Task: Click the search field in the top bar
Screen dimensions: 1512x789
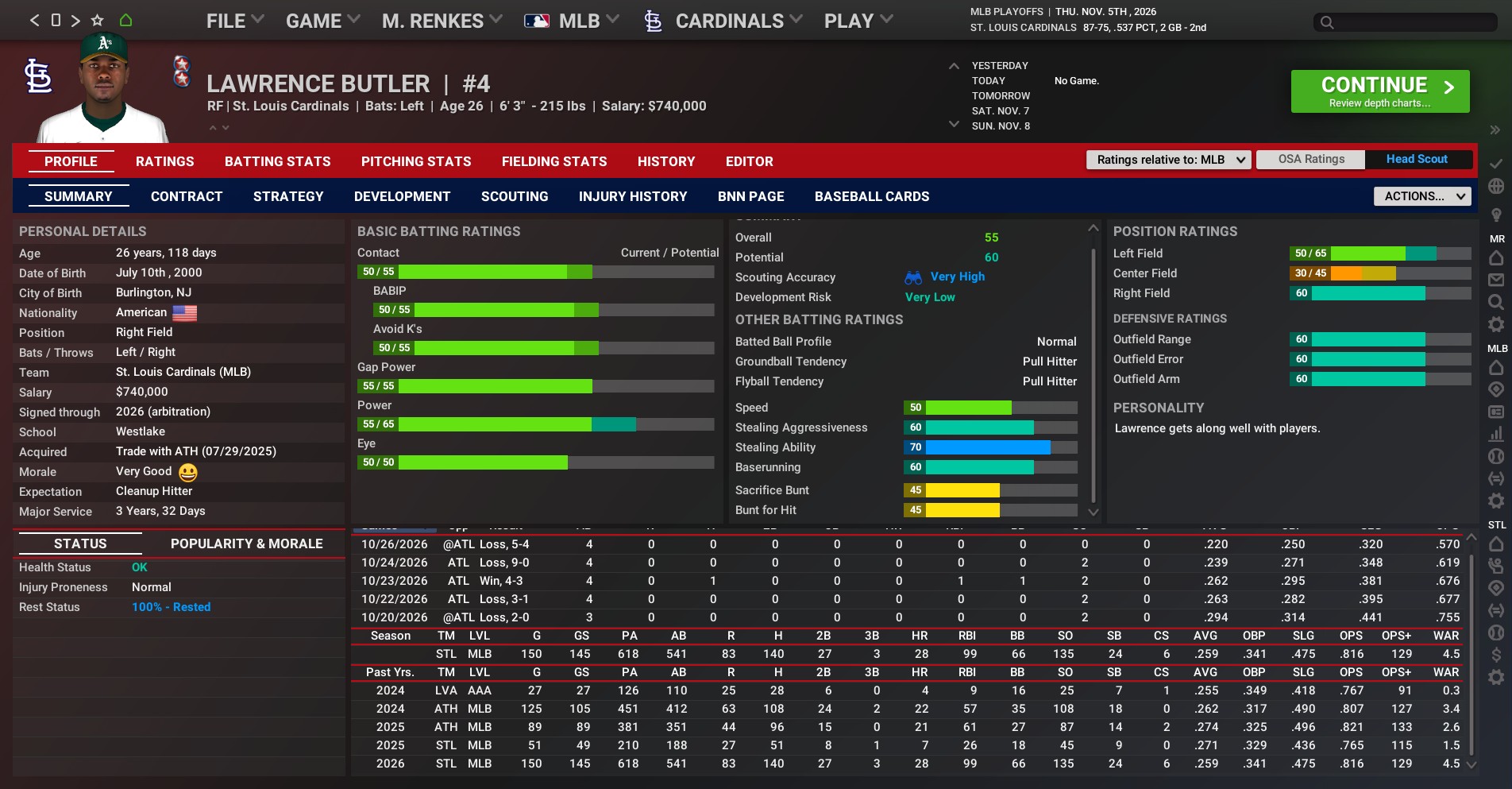Action: coord(1406,22)
